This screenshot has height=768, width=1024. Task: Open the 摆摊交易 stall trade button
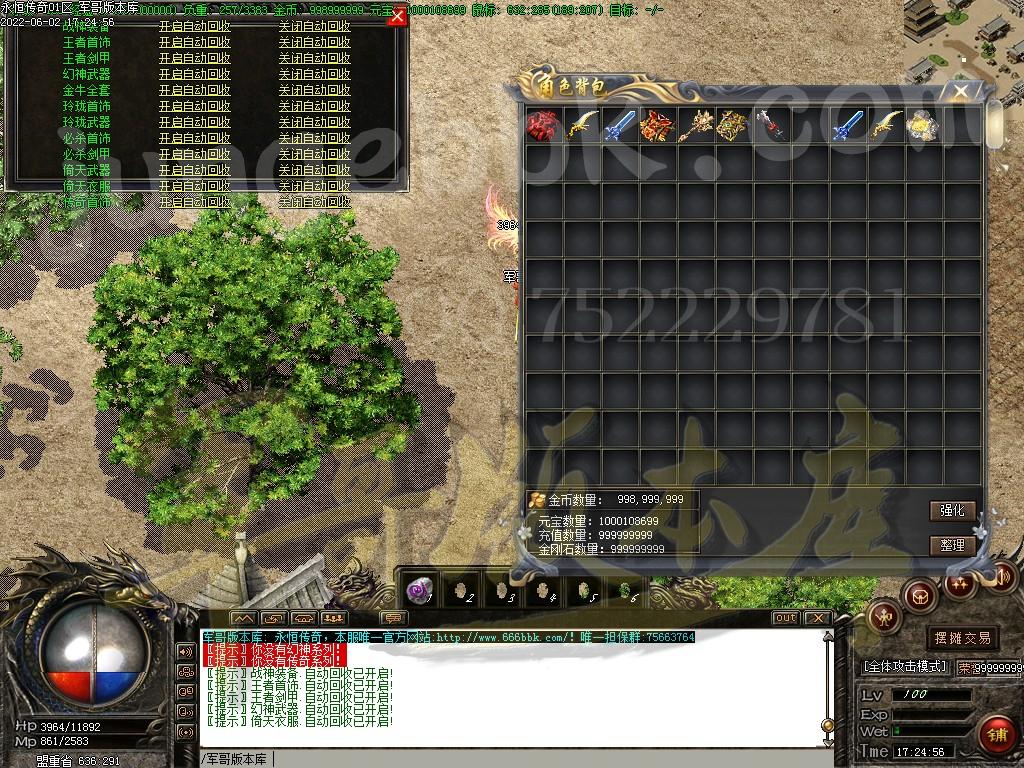[x=962, y=638]
